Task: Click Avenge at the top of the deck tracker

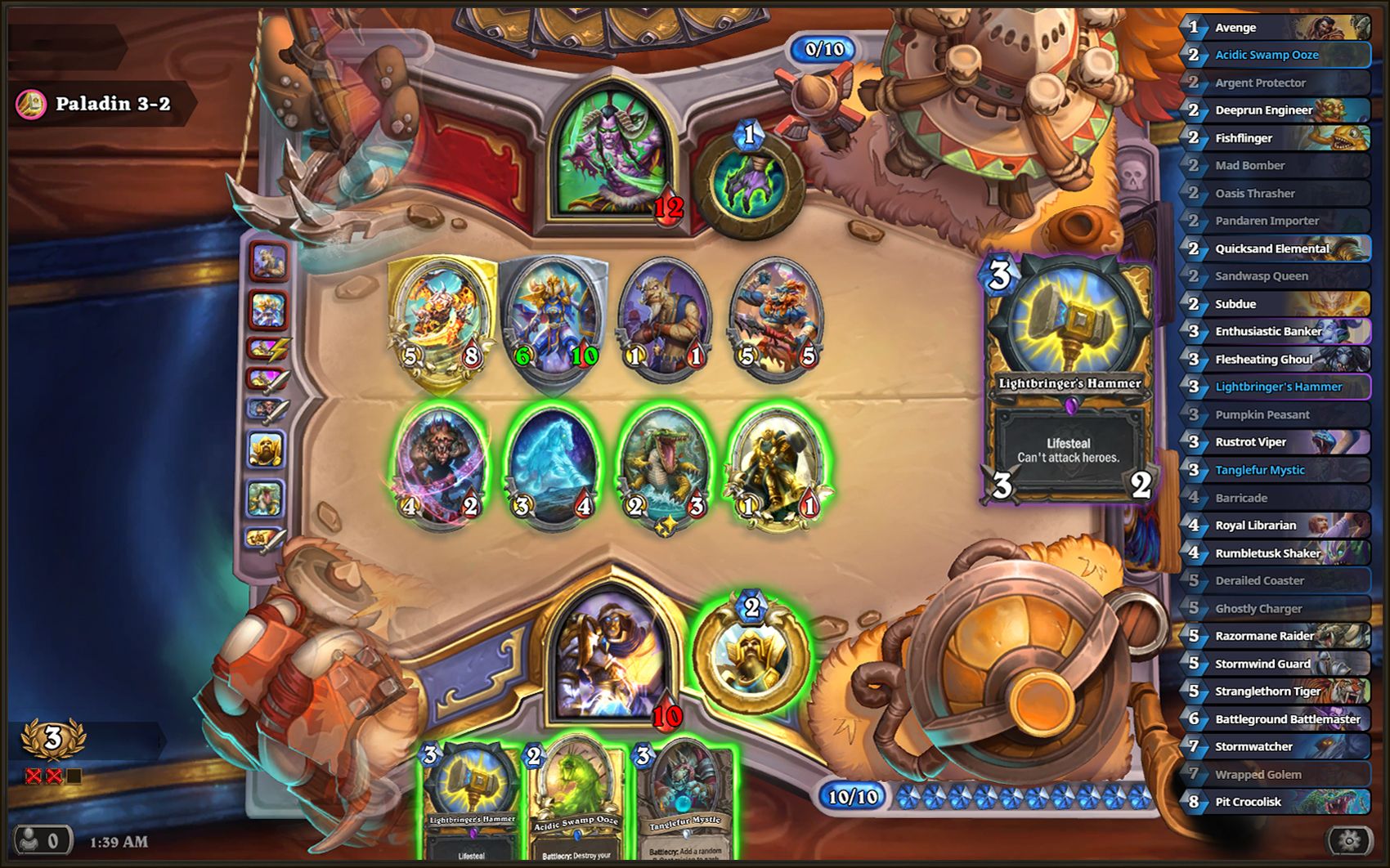Action: point(1276,27)
